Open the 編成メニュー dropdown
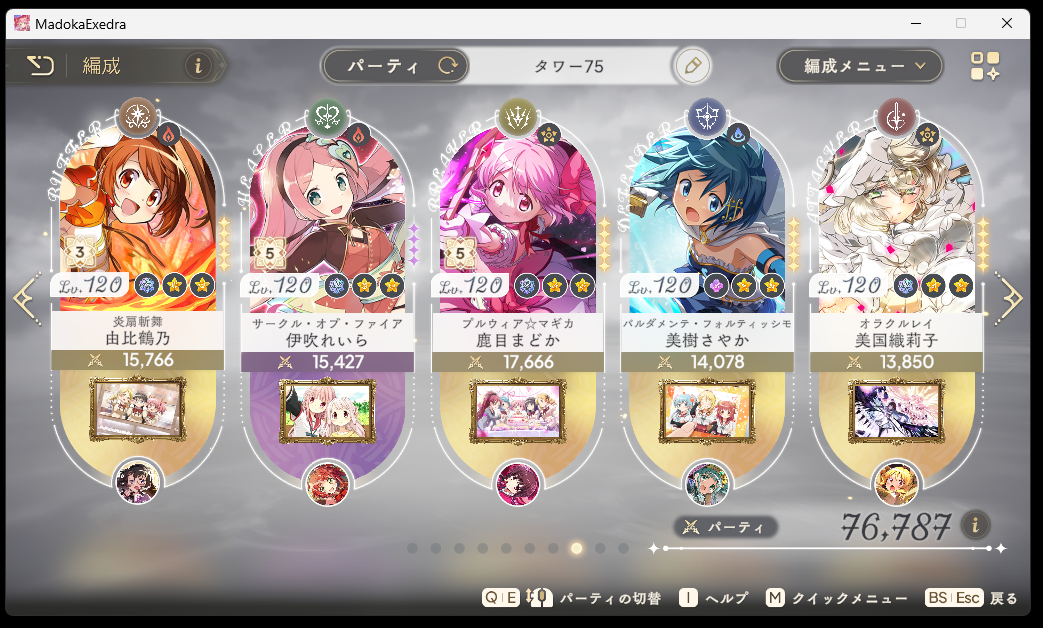This screenshot has width=1043, height=628. click(x=860, y=67)
